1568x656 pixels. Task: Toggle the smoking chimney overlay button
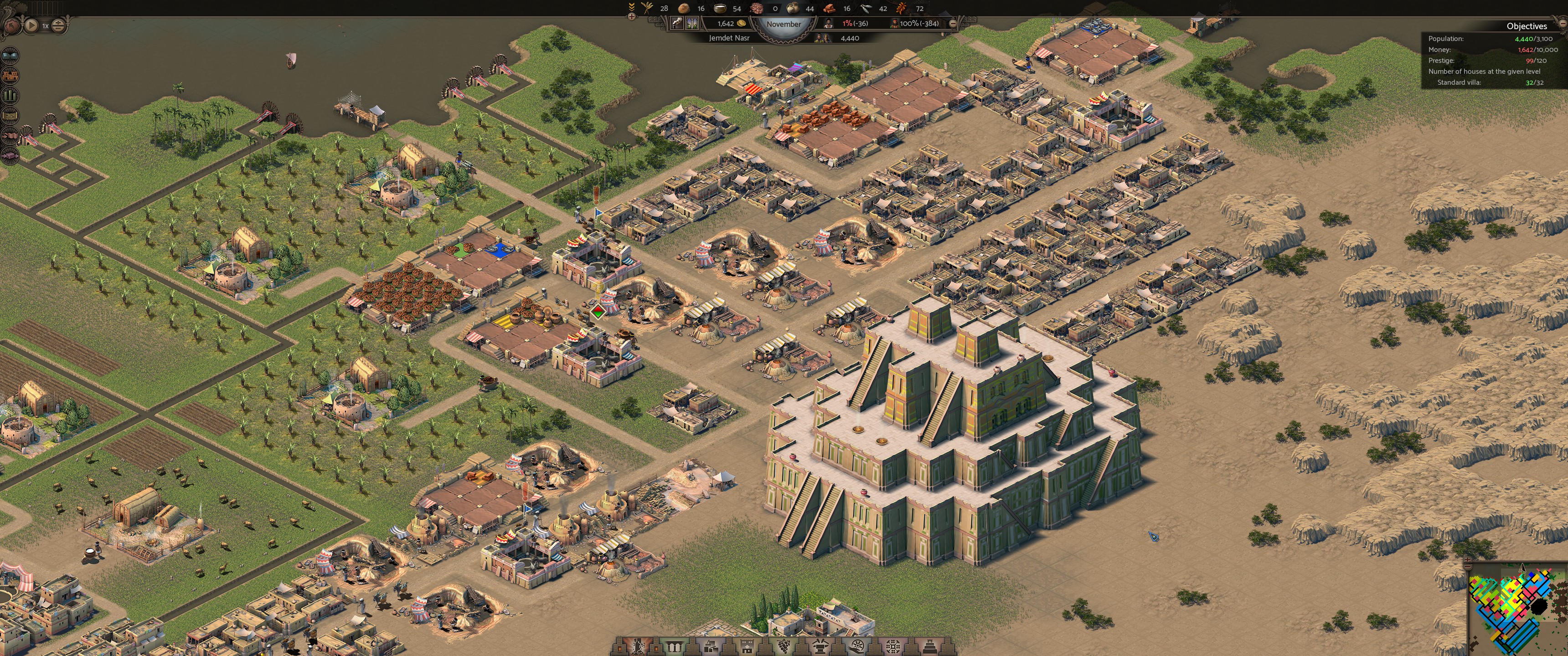click(676, 23)
